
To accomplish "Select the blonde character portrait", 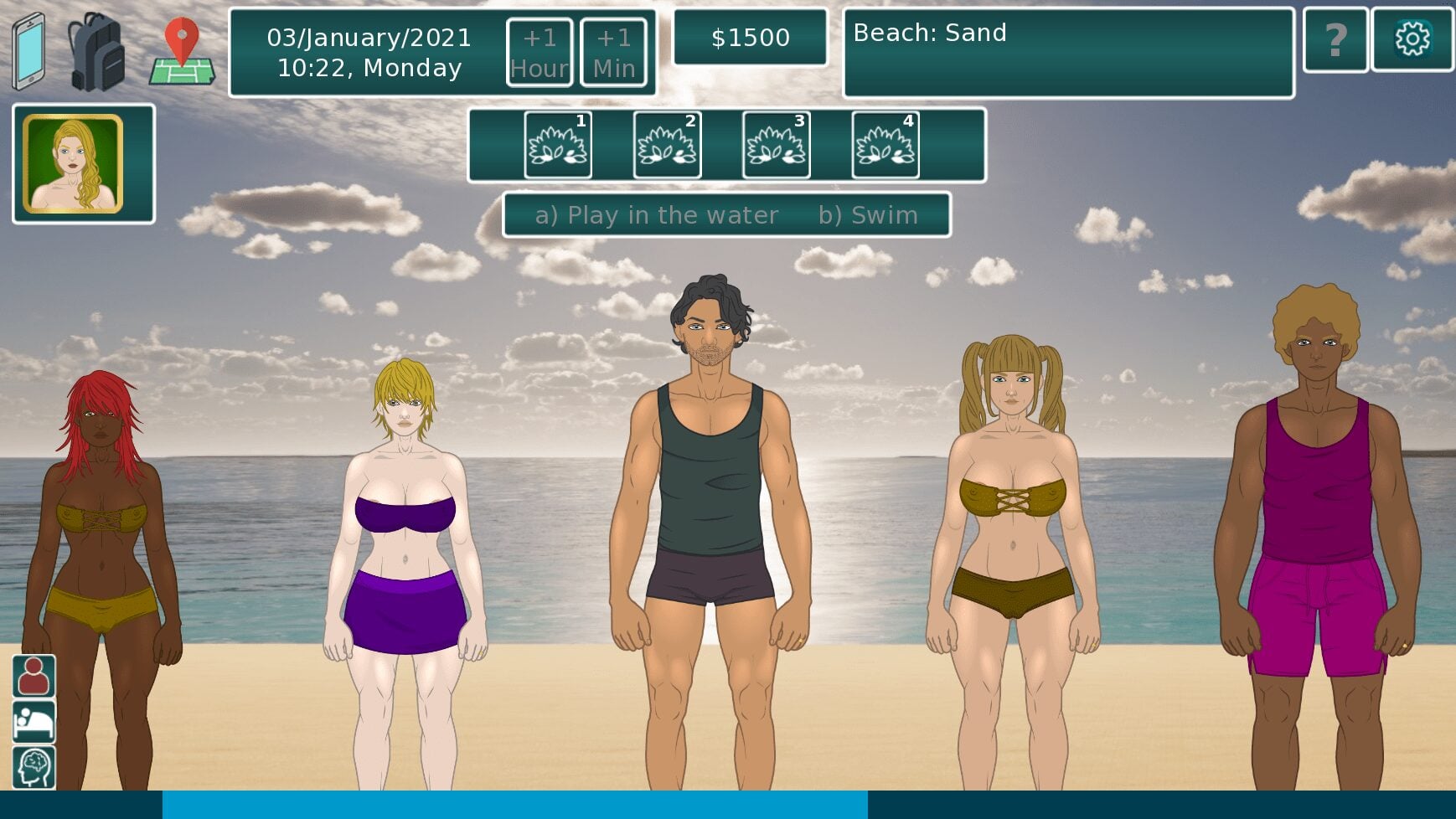I will click(x=74, y=164).
